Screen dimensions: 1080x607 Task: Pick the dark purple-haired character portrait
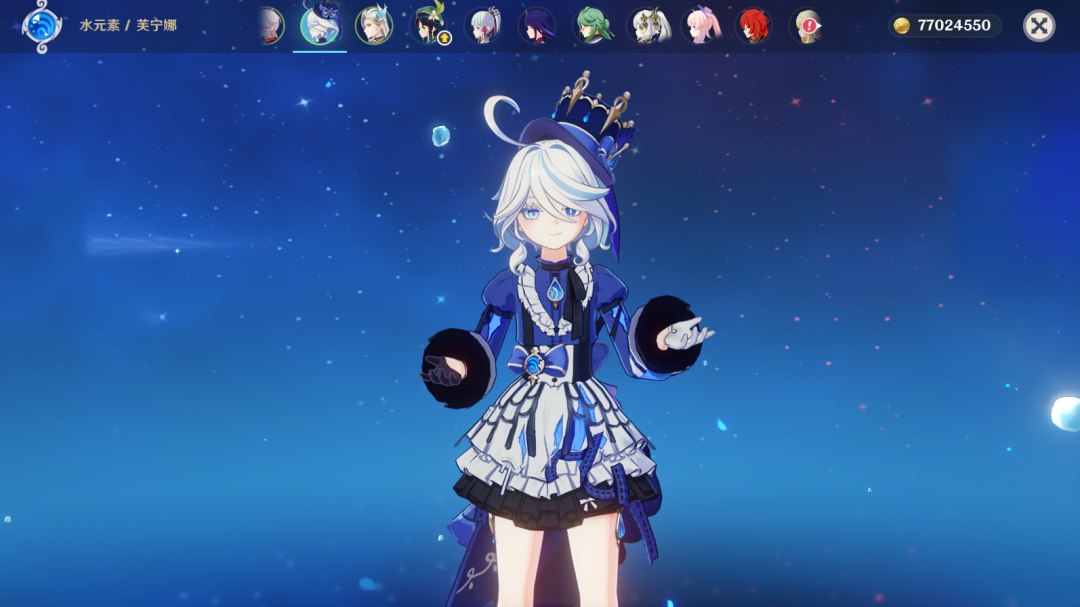[x=537, y=26]
